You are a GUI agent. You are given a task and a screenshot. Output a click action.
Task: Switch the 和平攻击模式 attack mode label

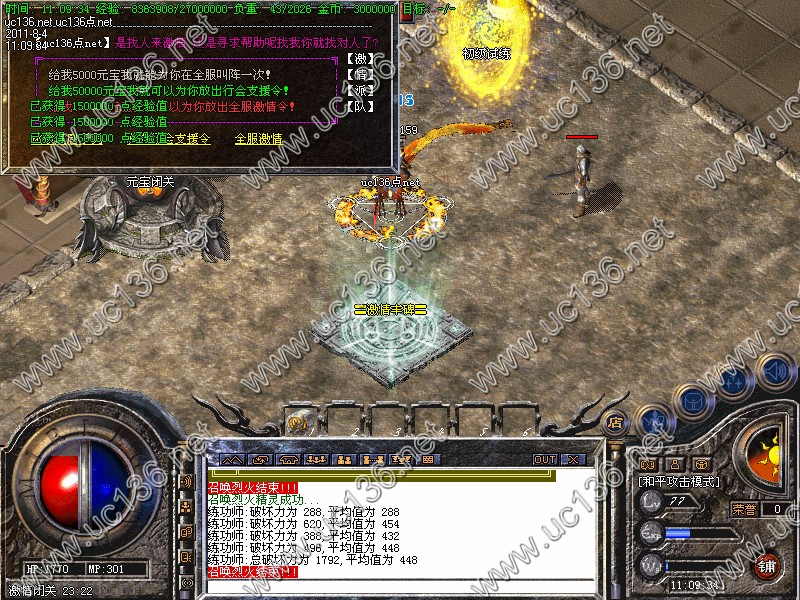pyautogui.click(x=680, y=482)
